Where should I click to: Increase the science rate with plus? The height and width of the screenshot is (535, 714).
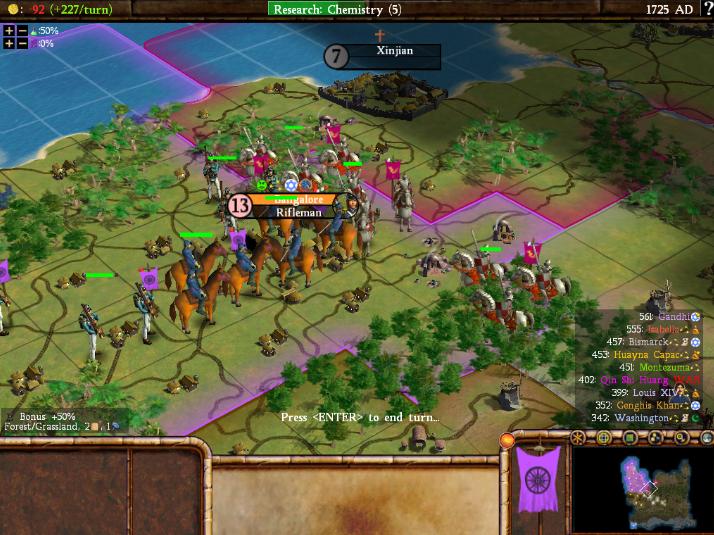[x=9, y=31]
